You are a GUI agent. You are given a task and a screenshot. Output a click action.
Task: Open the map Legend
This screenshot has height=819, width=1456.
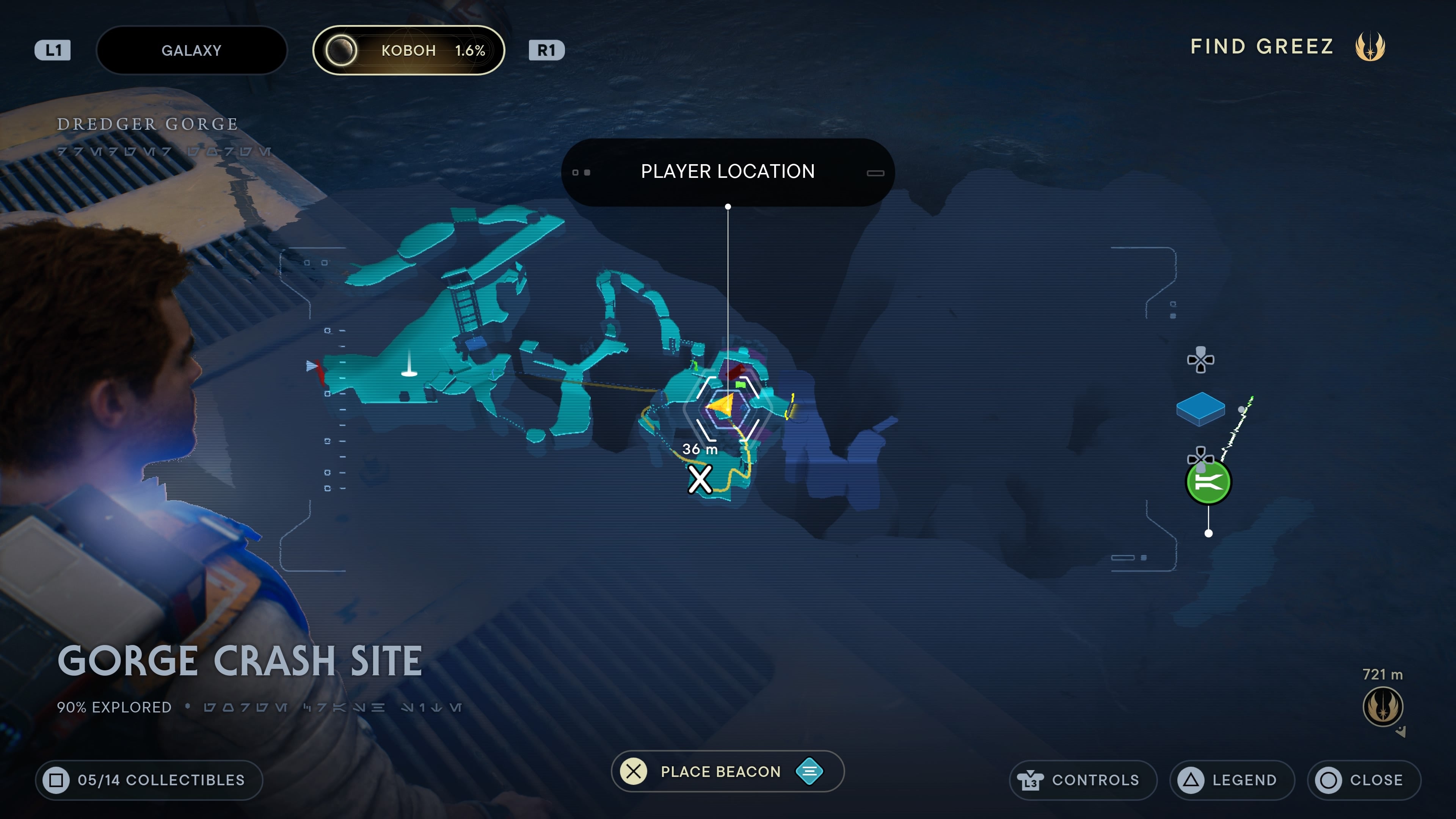click(1232, 780)
